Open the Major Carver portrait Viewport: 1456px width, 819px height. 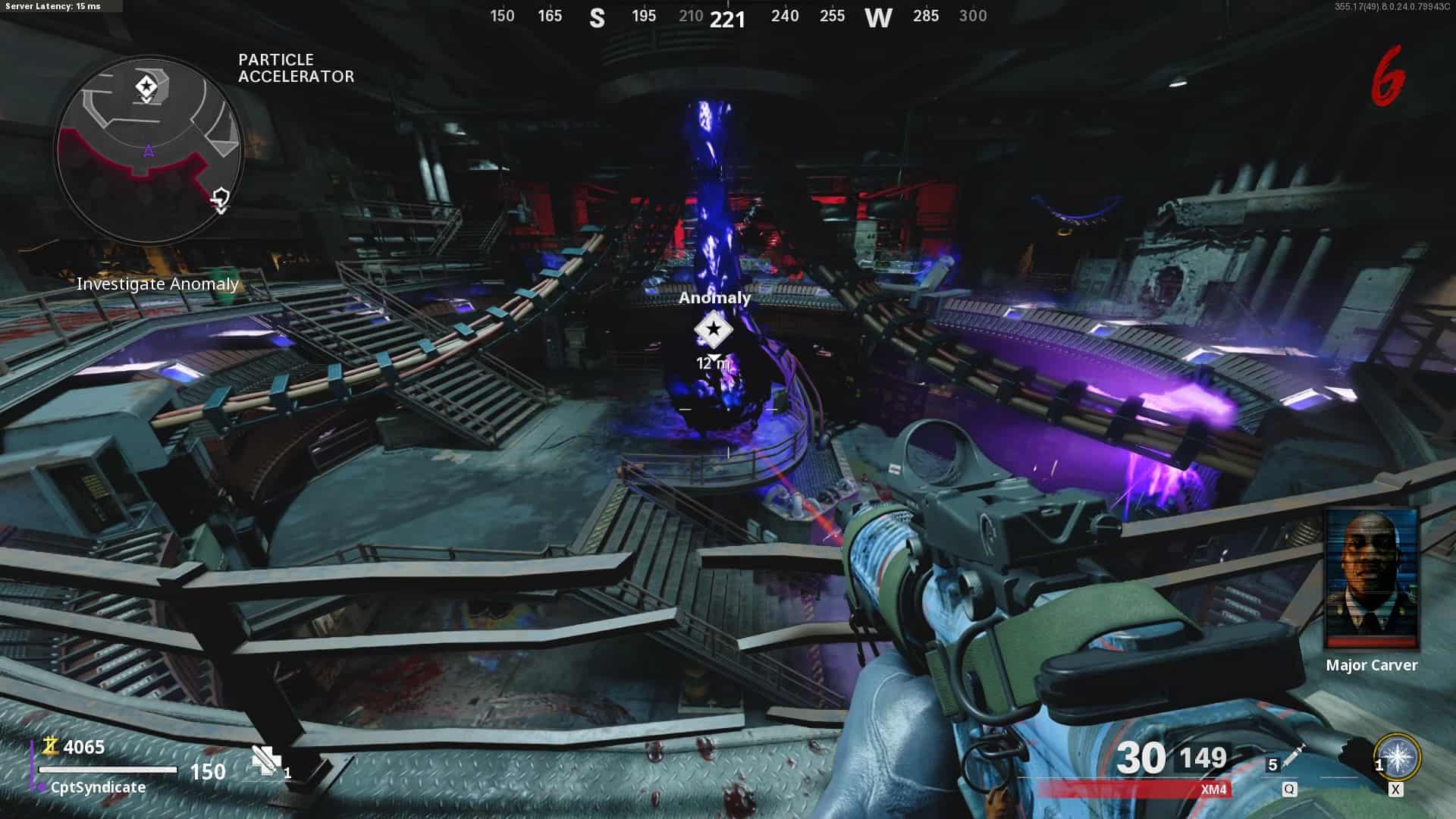(x=1371, y=580)
